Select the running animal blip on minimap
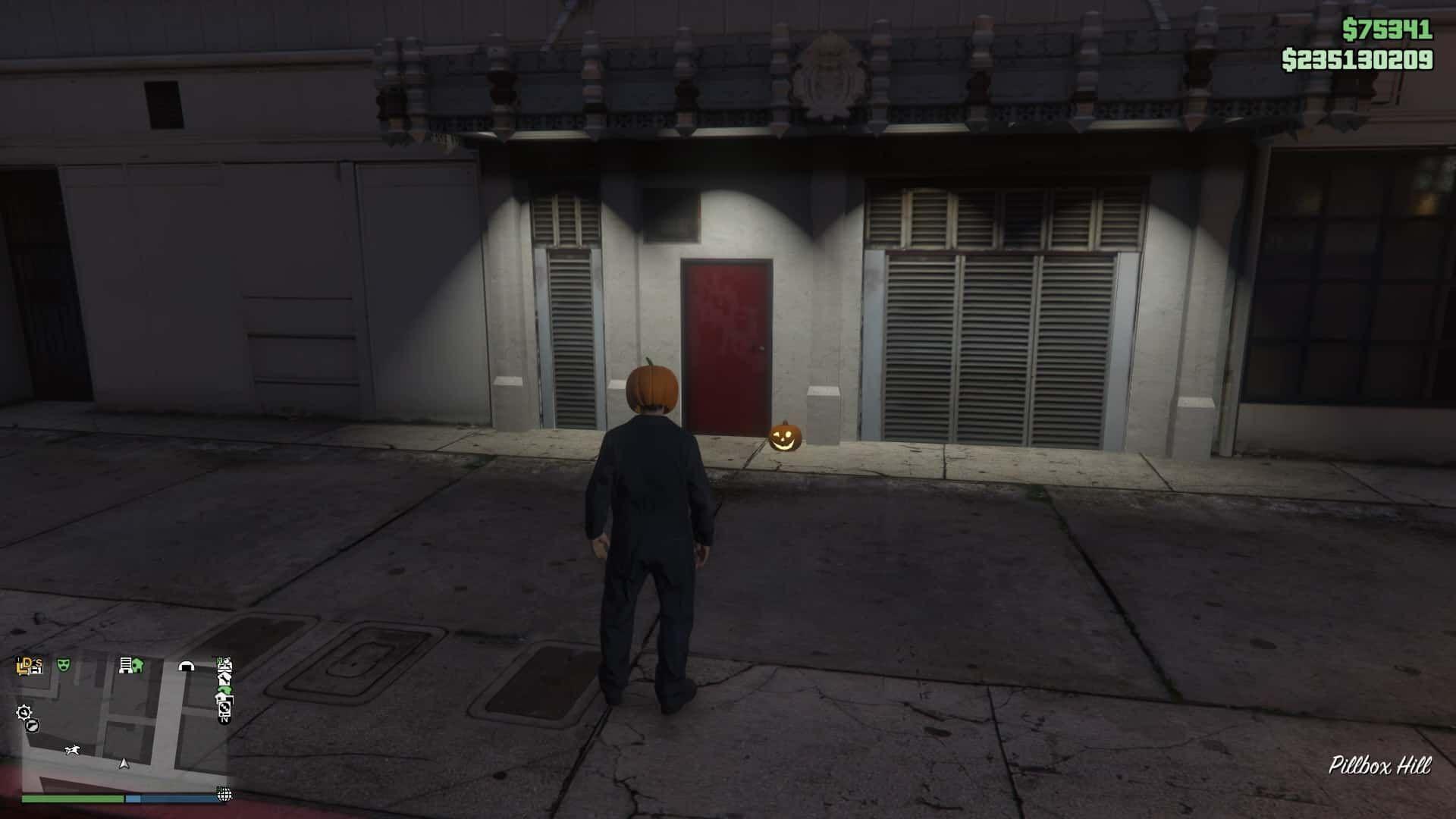This screenshot has width=1456, height=819. tap(74, 751)
